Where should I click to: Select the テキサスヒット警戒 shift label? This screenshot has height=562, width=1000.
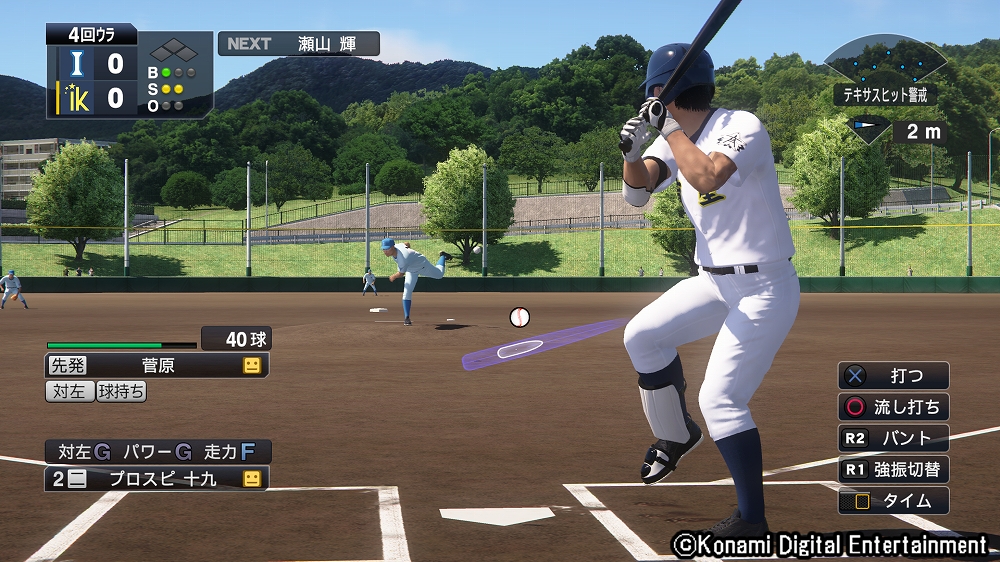click(885, 95)
